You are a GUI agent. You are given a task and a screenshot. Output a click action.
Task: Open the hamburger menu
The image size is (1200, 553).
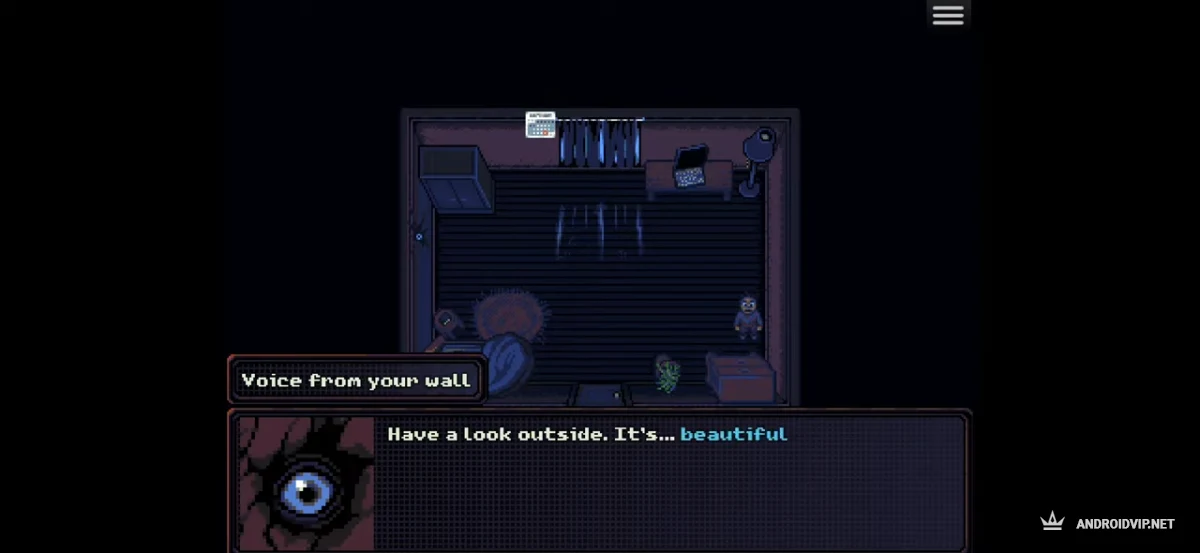click(947, 15)
